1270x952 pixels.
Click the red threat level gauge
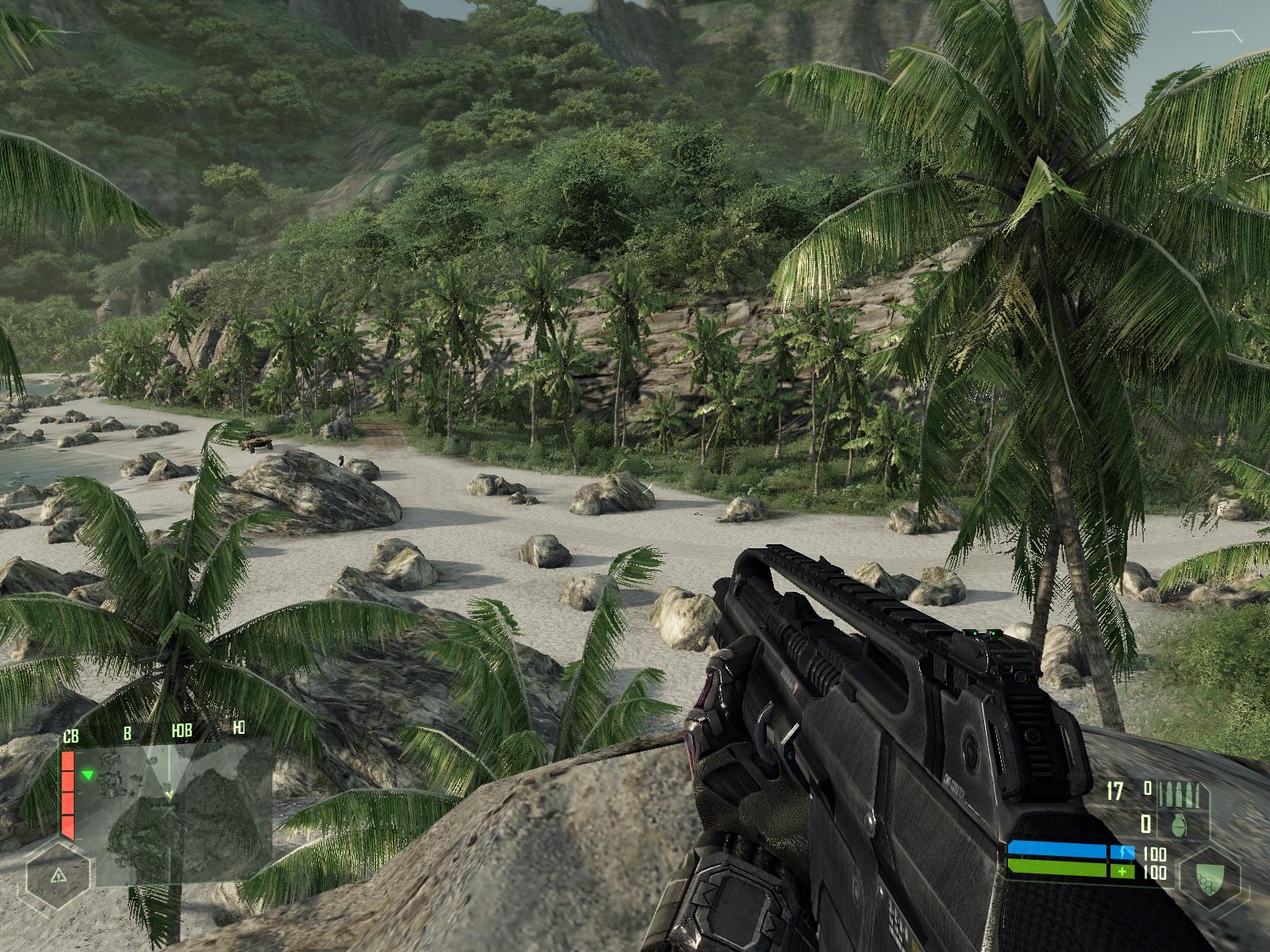point(67,794)
